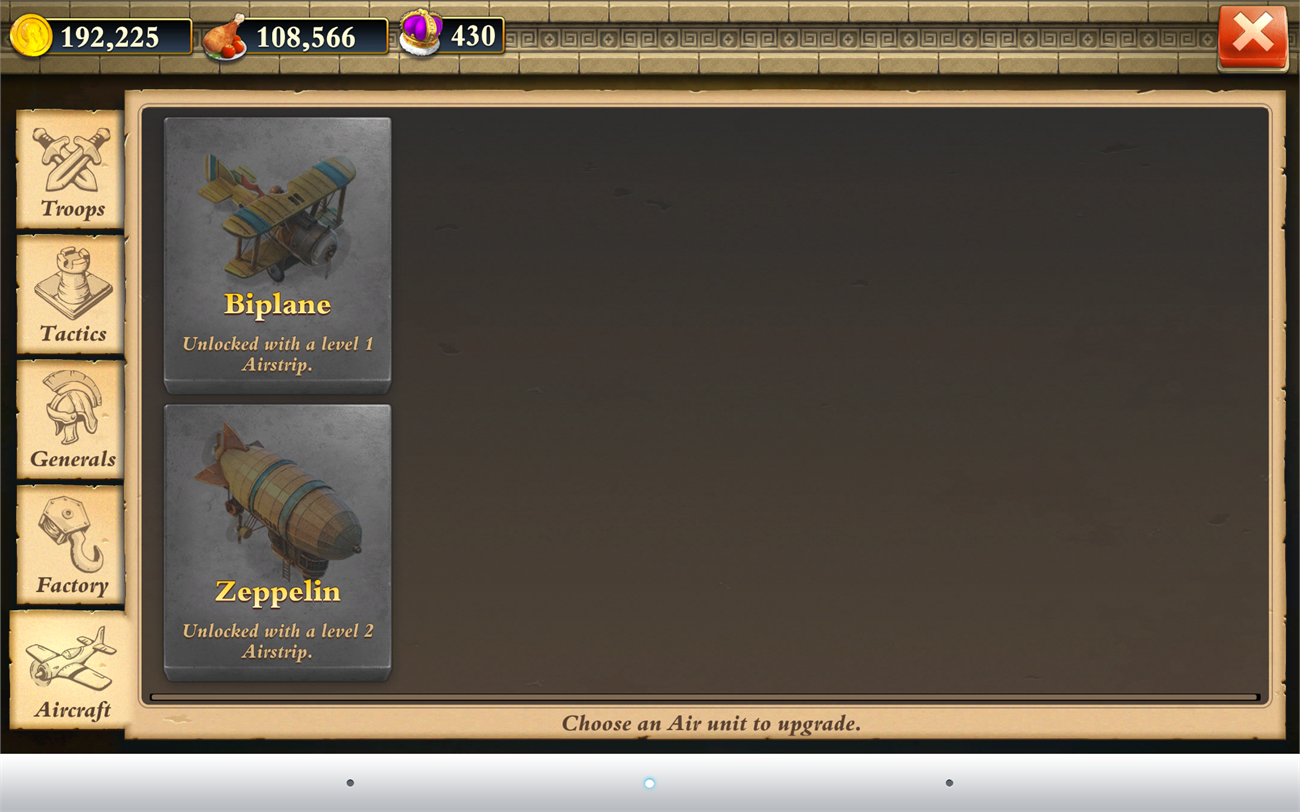
Task: Pick the Zeppelin unit card
Action: (277, 542)
